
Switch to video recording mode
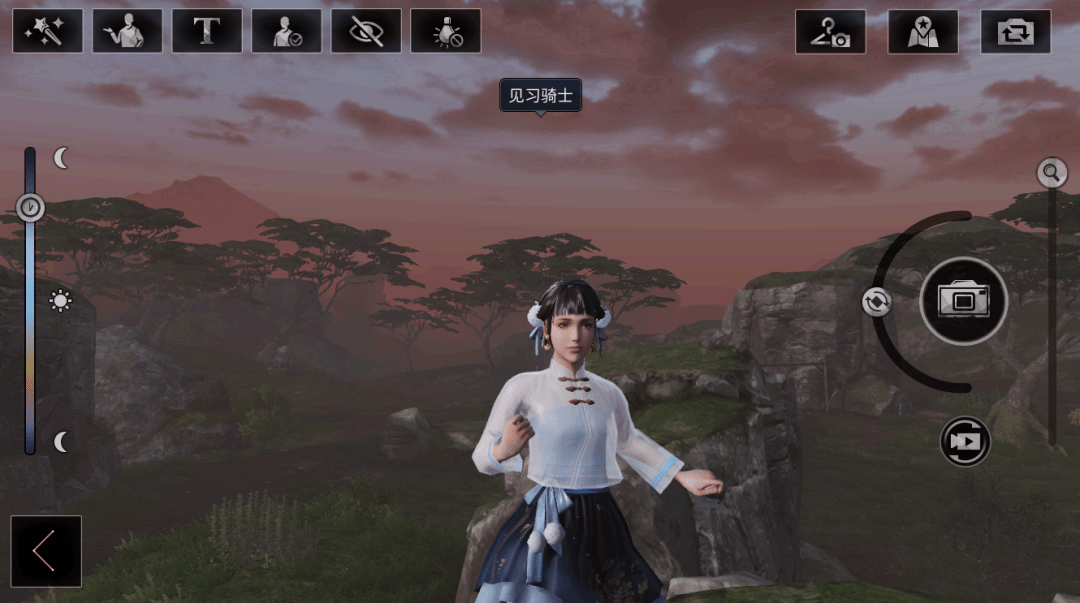[965, 441]
